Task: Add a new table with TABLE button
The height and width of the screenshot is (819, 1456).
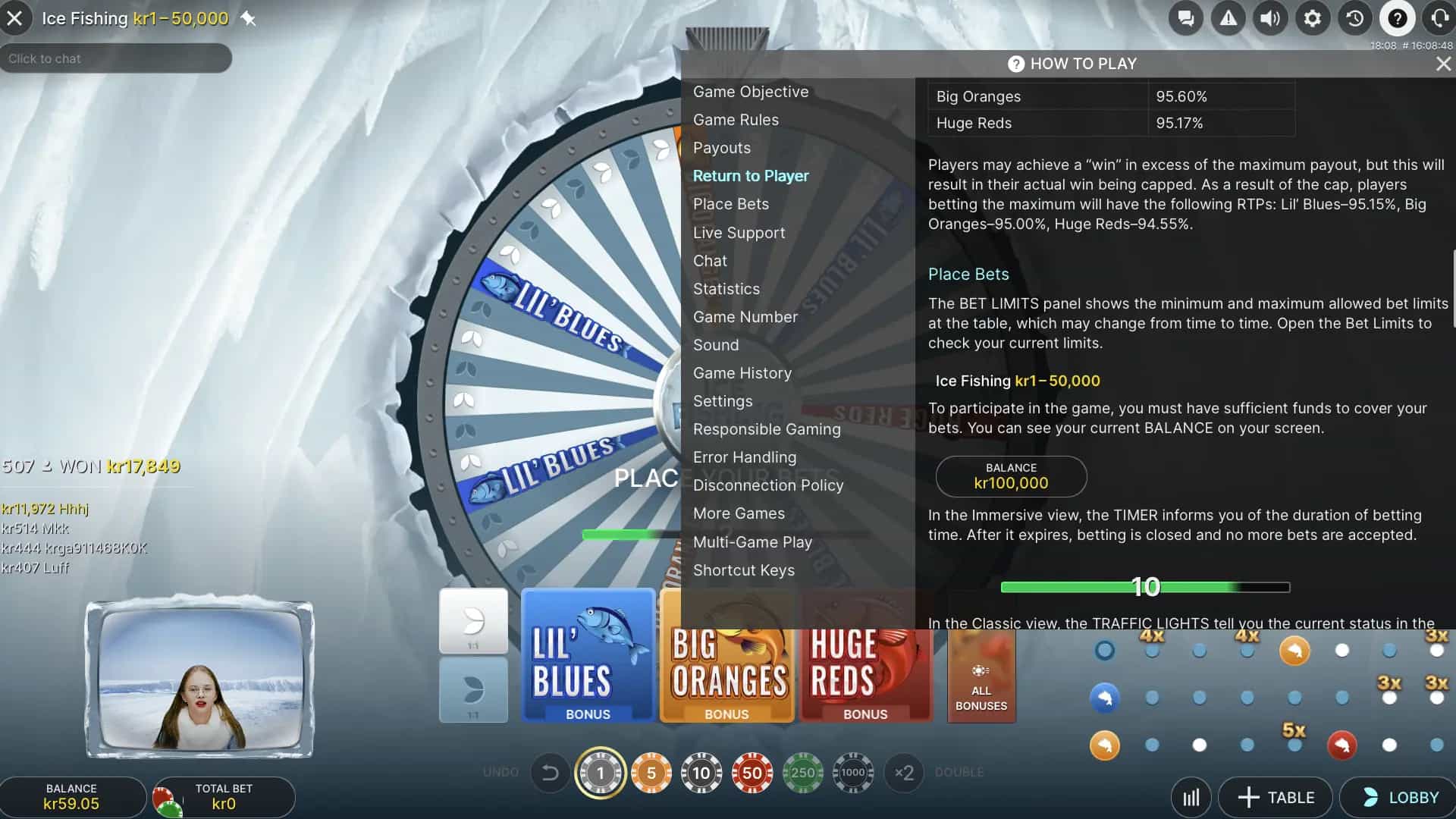Action: pyautogui.click(x=1276, y=797)
